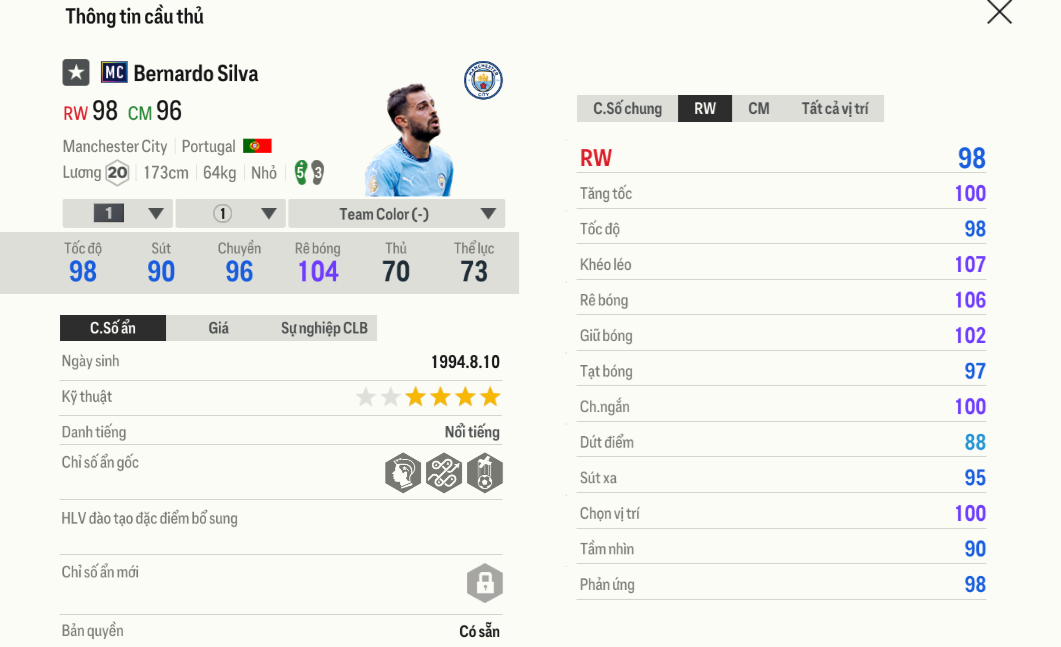Select the locked new hidden trait slot
Image resolution: width=1061 pixels, height=647 pixels.
484,583
